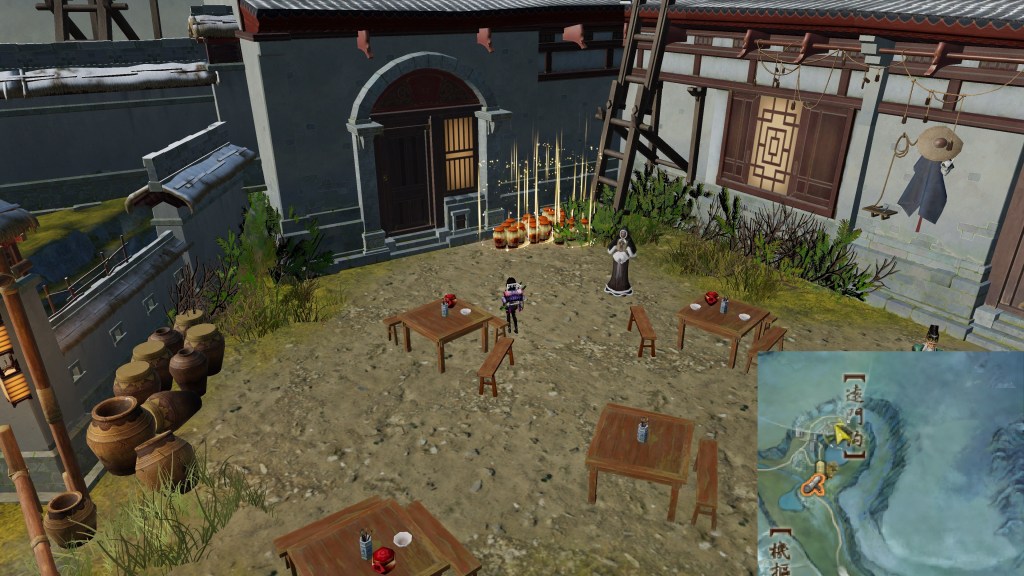Open the minimap in the corner
This screenshot has width=1024, height=576.
click(x=890, y=463)
